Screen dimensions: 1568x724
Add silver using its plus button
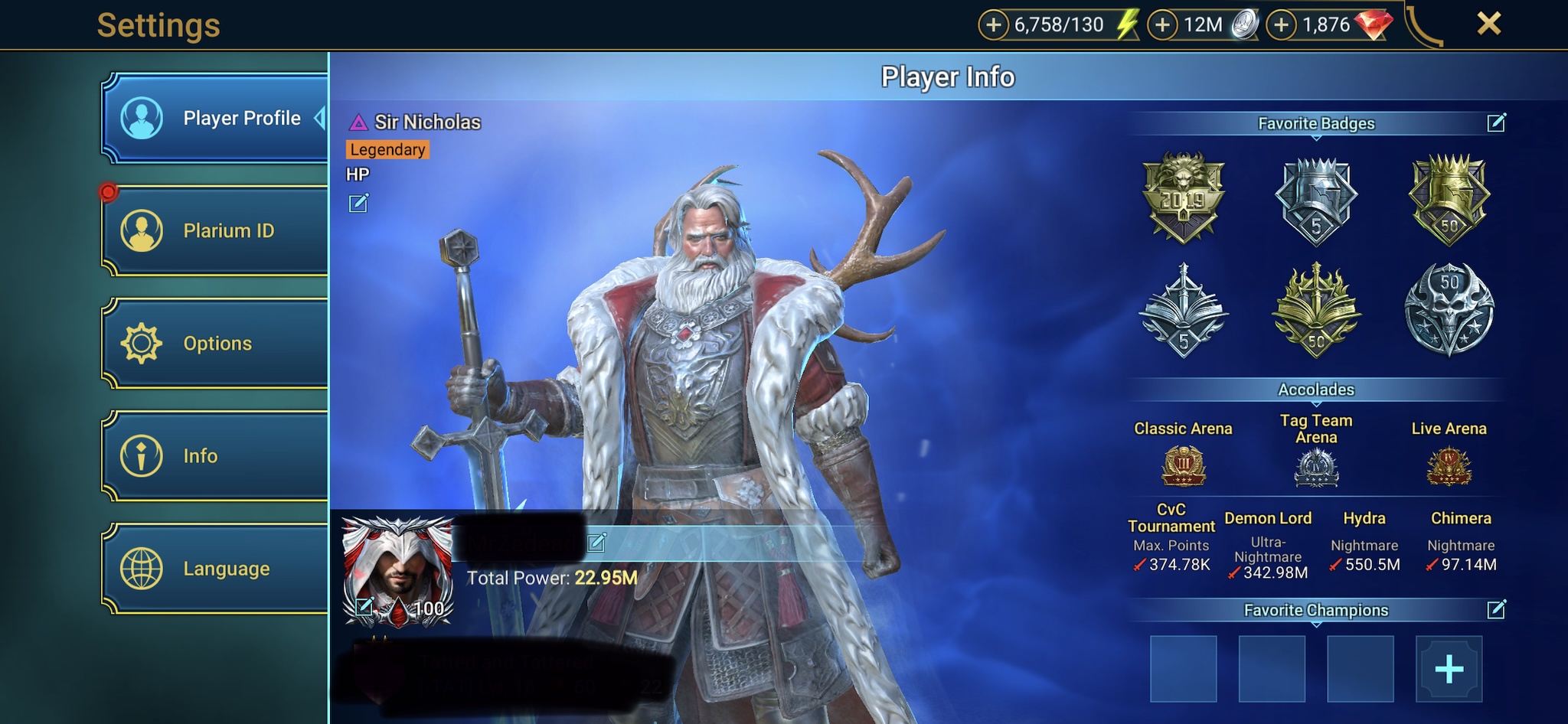coord(1162,25)
